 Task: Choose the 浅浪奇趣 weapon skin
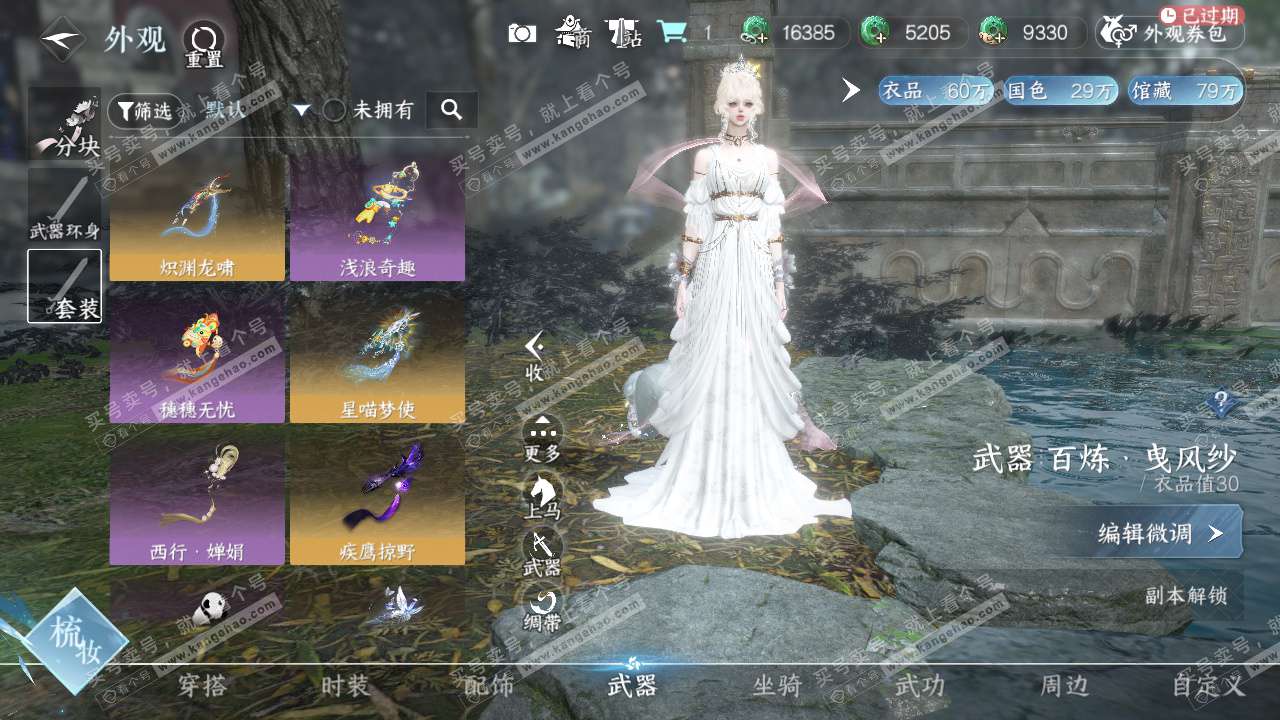click(x=377, y=217)
